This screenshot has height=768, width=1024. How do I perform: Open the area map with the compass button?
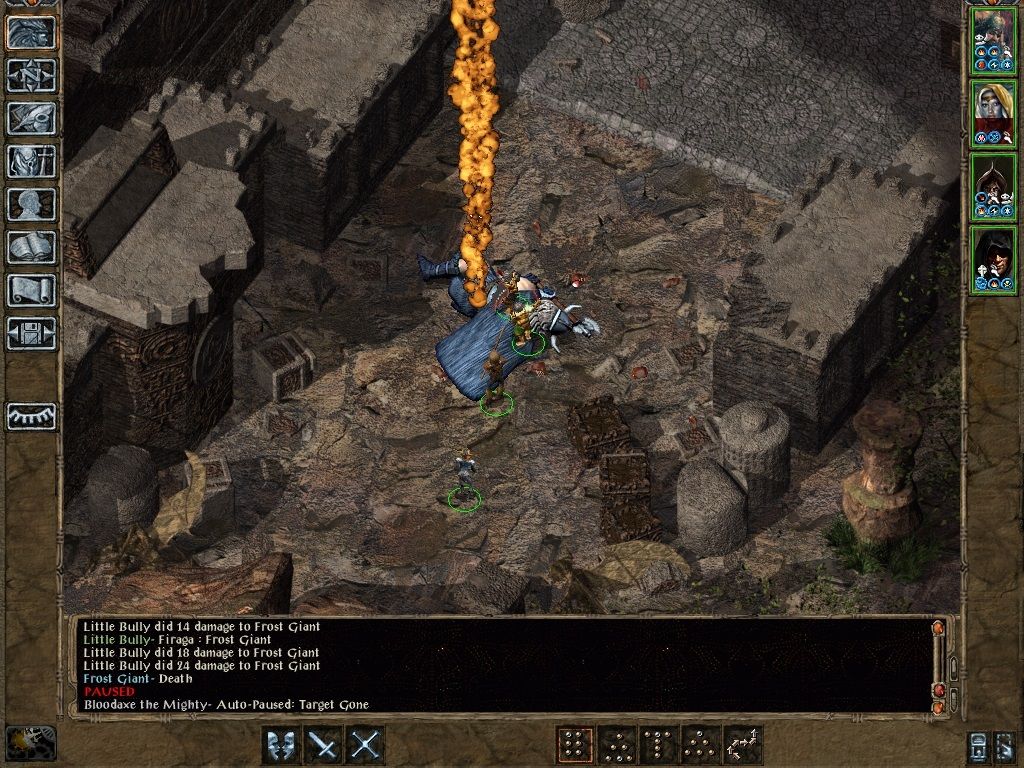31,75
